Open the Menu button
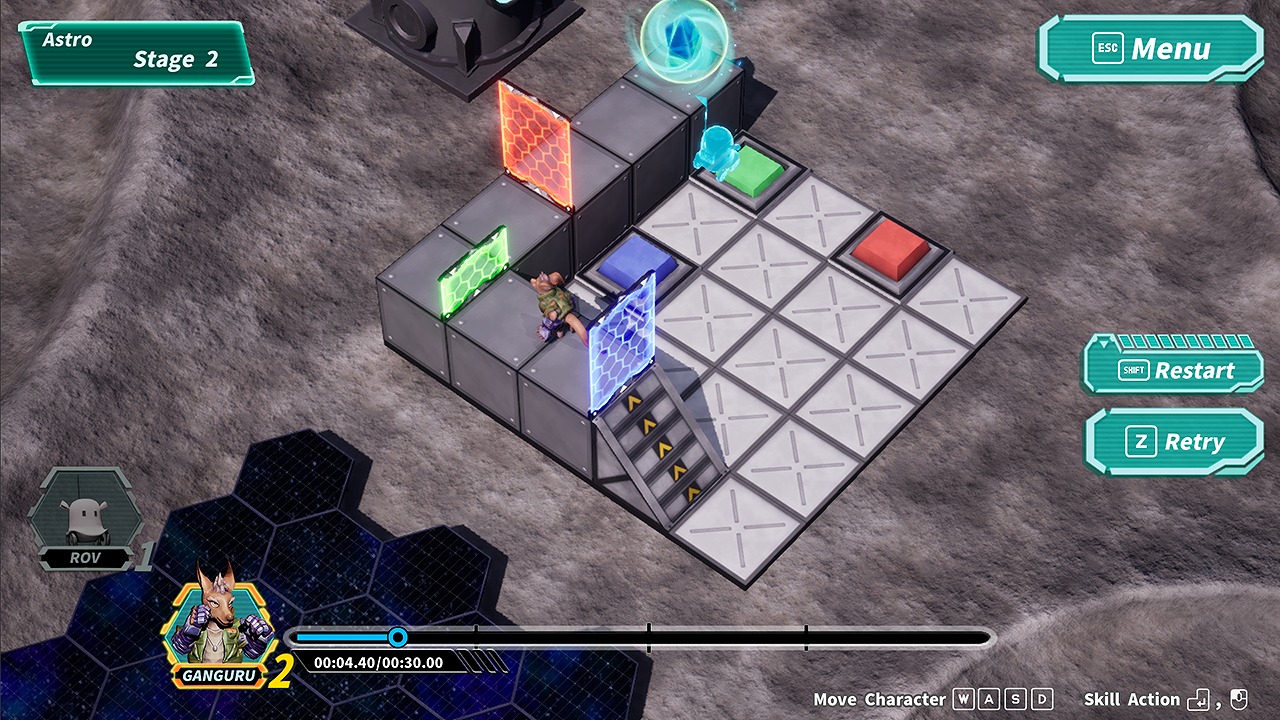Viewport: 1280px width, 720px height. pyautogui.click(x=1150, y=49)
